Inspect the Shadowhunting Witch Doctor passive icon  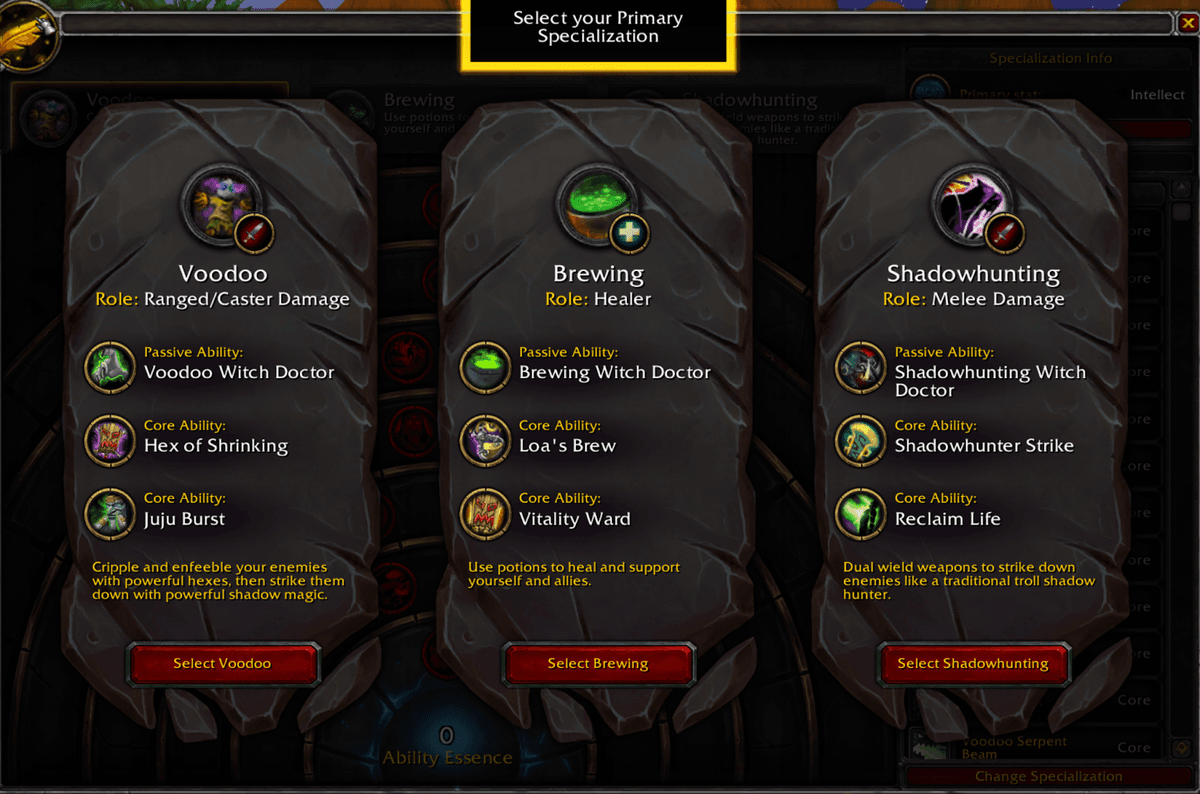[861, 367]
